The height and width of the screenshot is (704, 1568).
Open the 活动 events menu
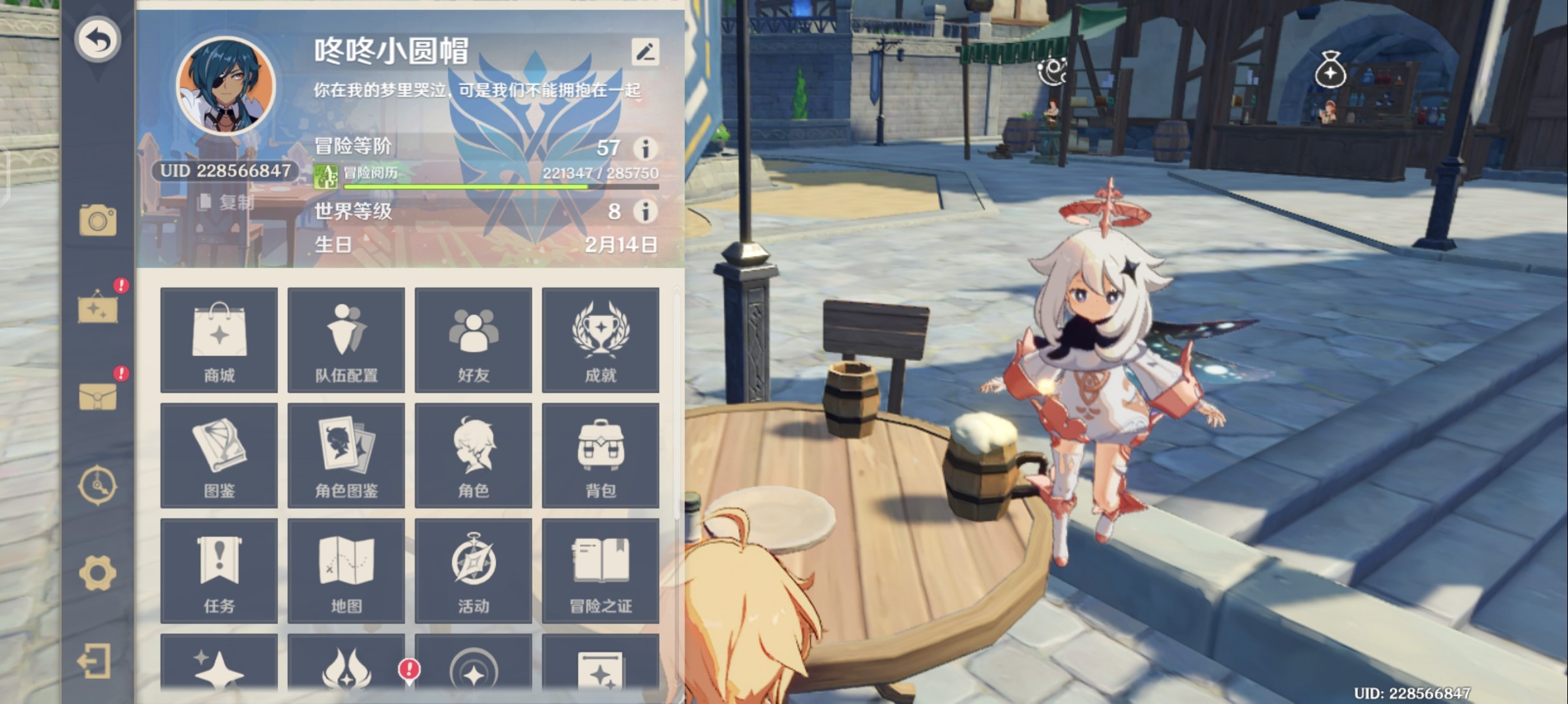point(474,571)
